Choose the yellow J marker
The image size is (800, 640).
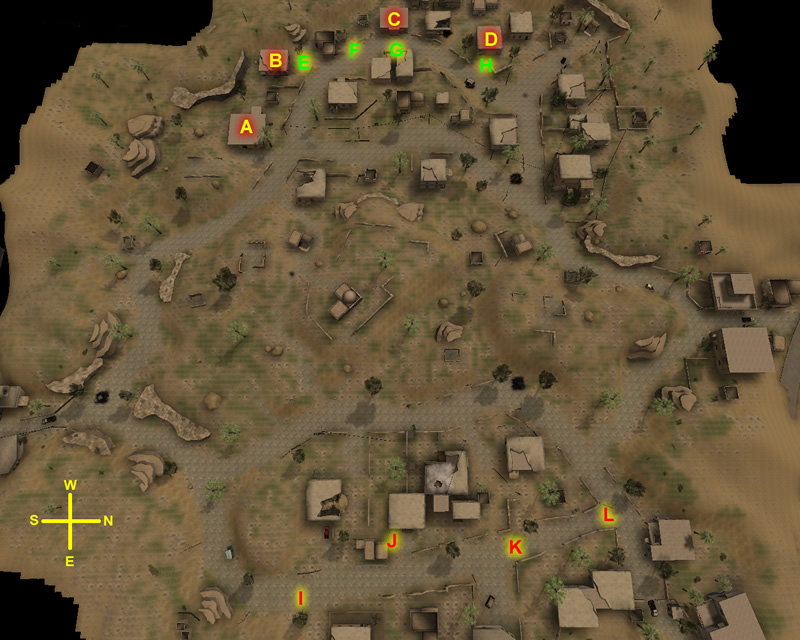pyautogui.click(x=392, y=541)
